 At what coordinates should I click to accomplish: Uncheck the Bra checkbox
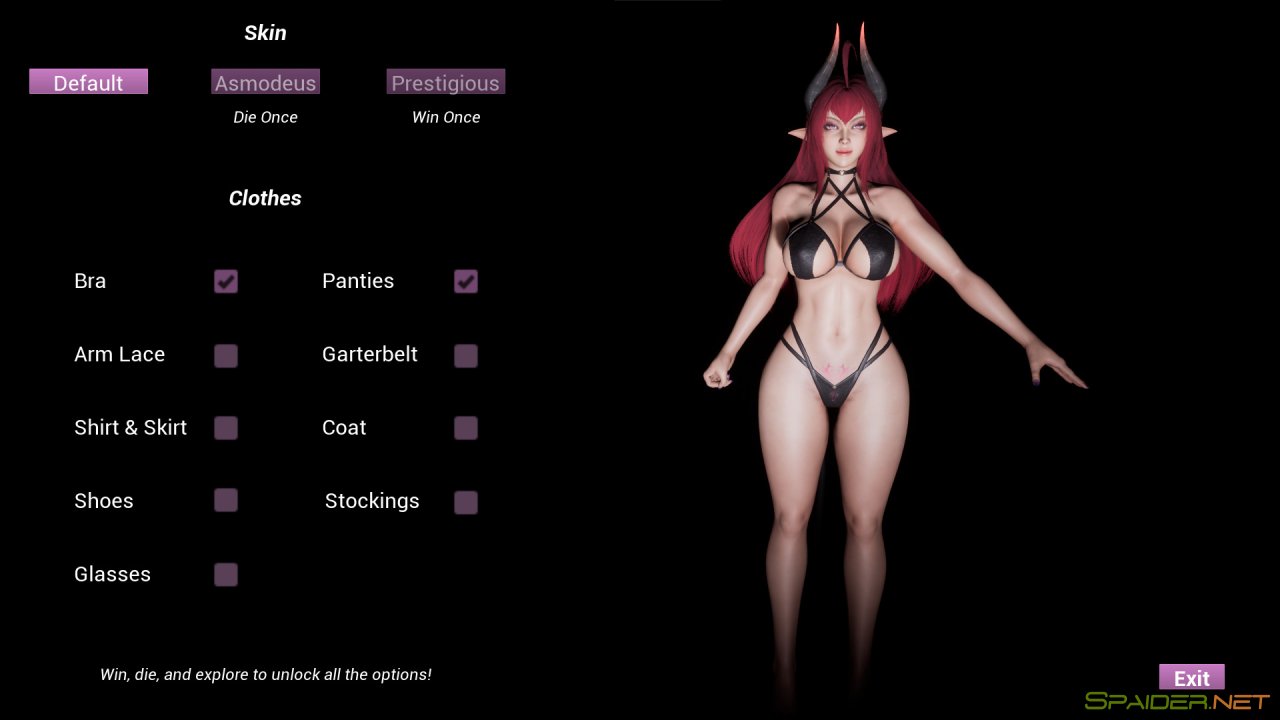tap(226, 282)
